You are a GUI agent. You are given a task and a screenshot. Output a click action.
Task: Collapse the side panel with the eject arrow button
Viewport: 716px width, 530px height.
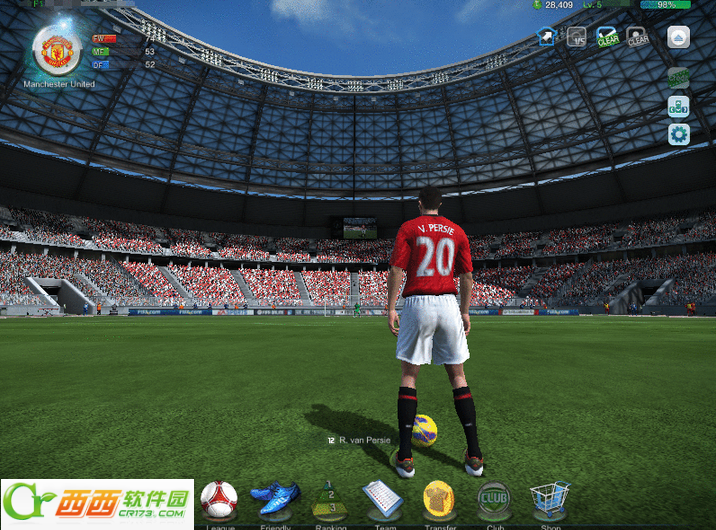point(679,37)
